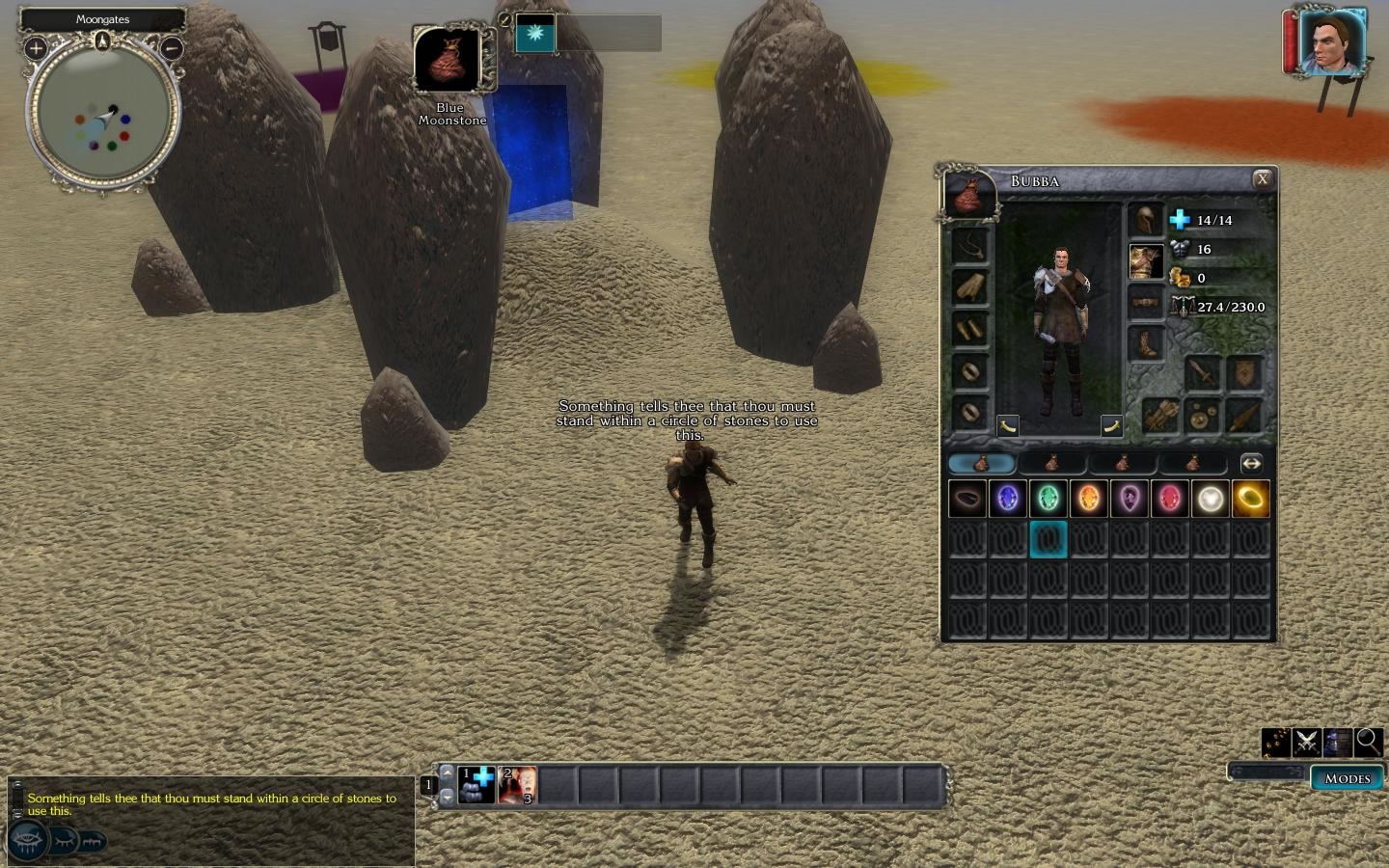Click the red moonstone gem slot
The image size is (1389, 868).
[x=1169, y=499]
